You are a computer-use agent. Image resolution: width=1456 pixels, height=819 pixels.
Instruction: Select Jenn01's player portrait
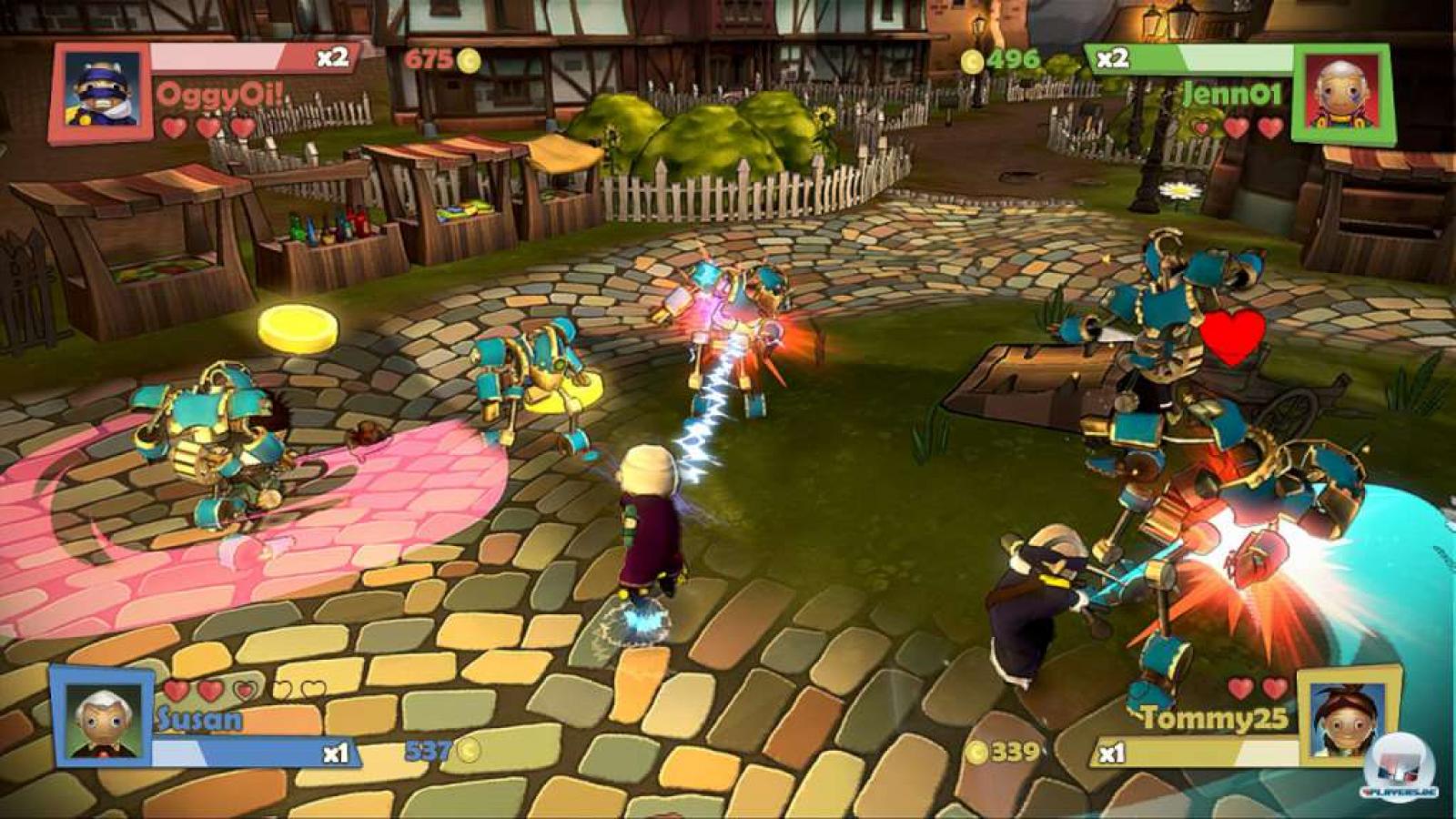pos(1340,93)
